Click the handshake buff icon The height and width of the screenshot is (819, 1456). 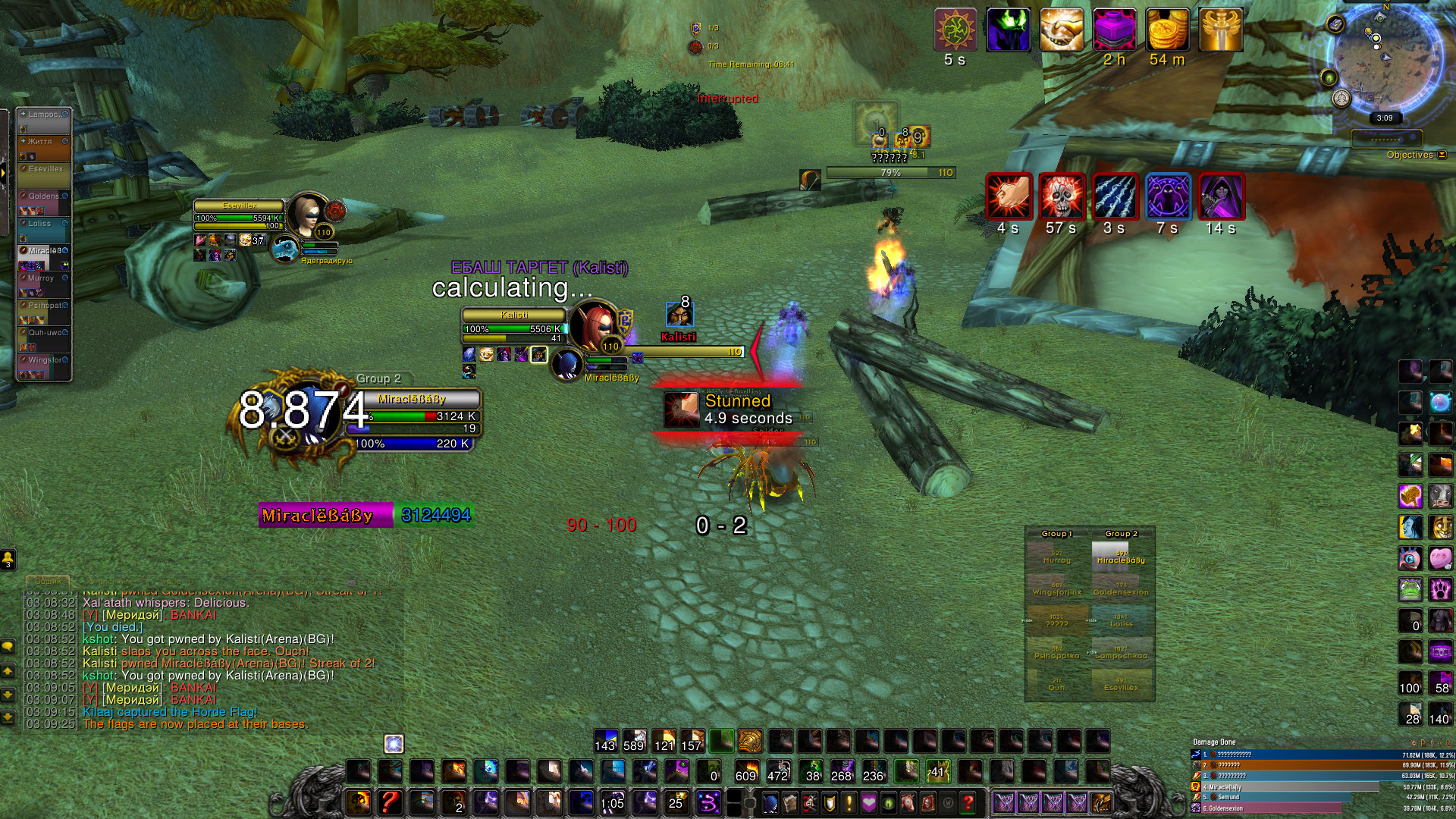[1061, 30]
